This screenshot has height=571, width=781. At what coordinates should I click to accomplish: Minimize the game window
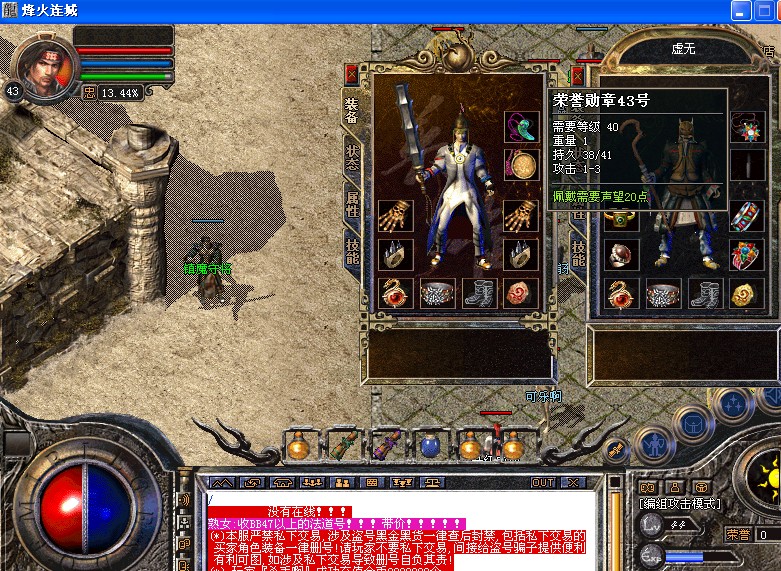tap(740, 11)
